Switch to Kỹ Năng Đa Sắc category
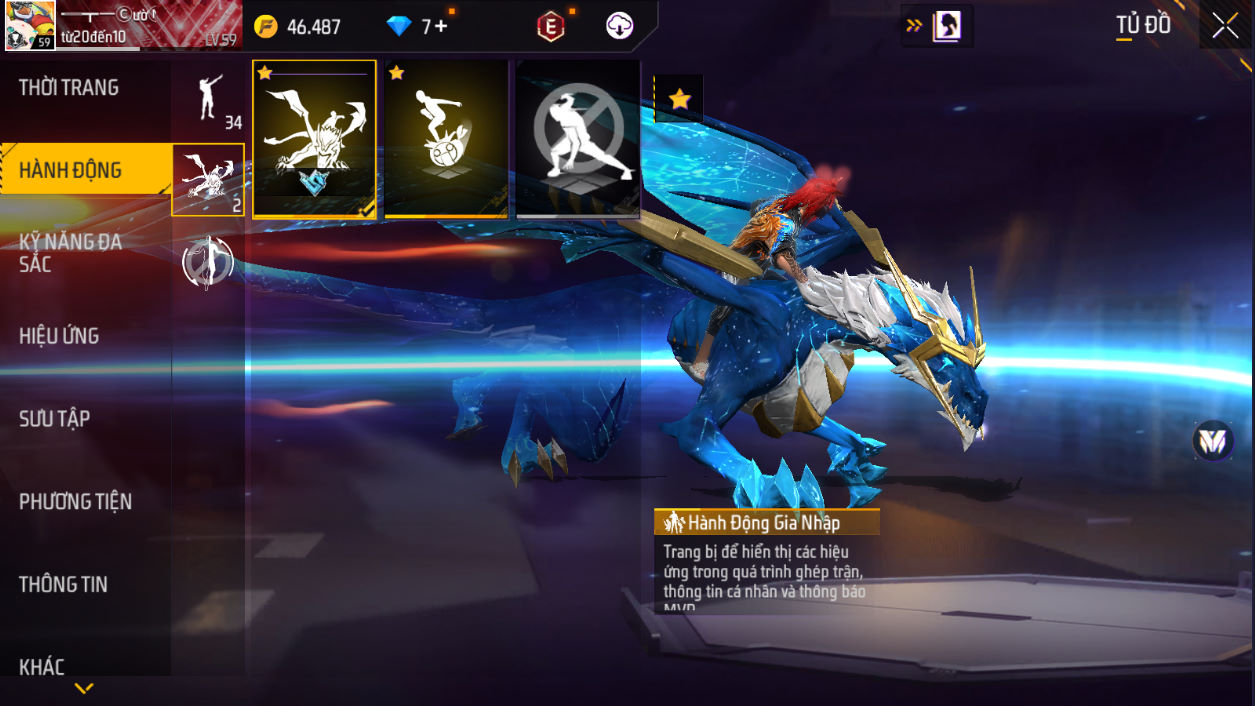Screen dimensions: 1255x706 pos(71,252)
